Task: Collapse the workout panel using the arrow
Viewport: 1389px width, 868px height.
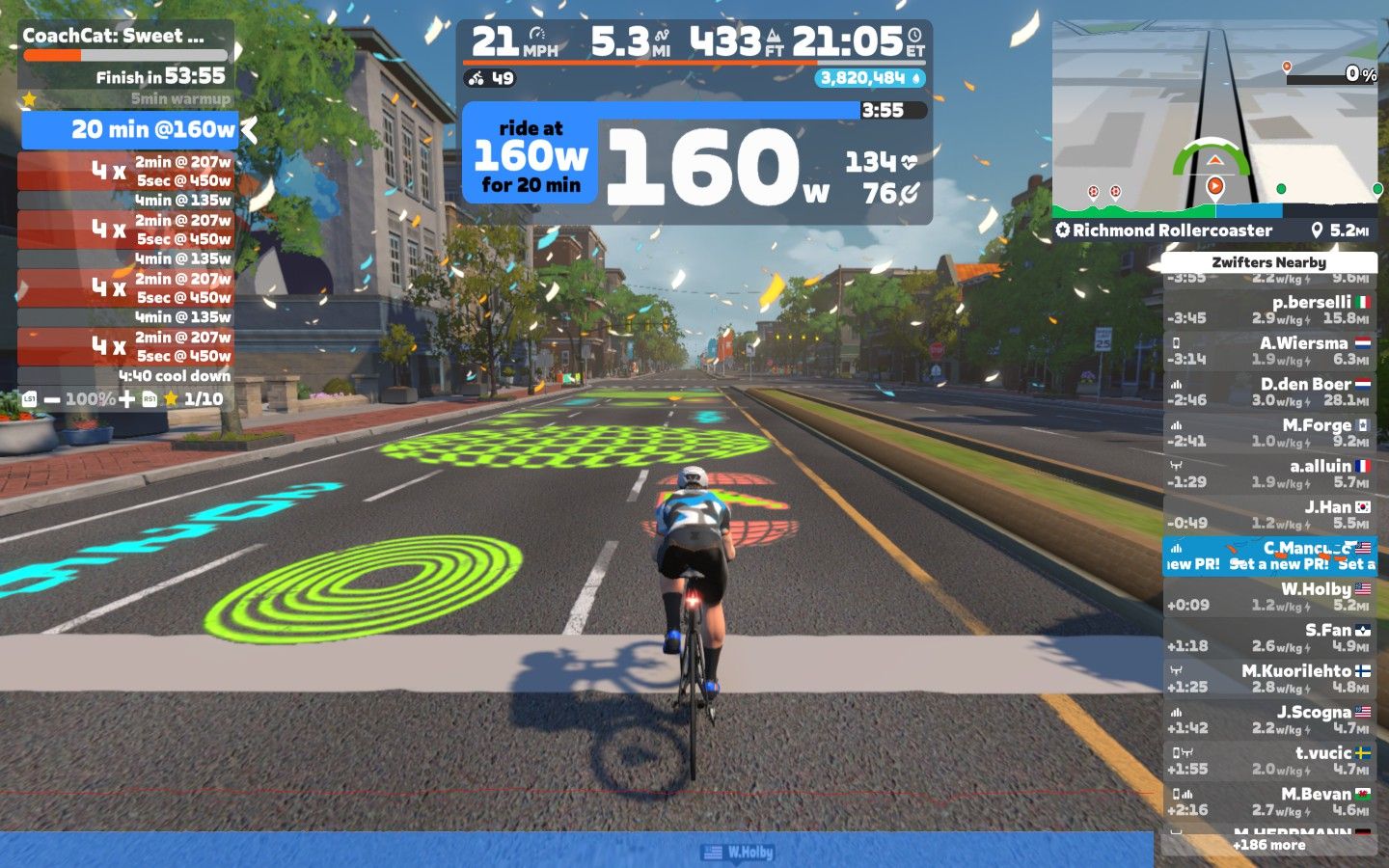Action: pos(249,129)
